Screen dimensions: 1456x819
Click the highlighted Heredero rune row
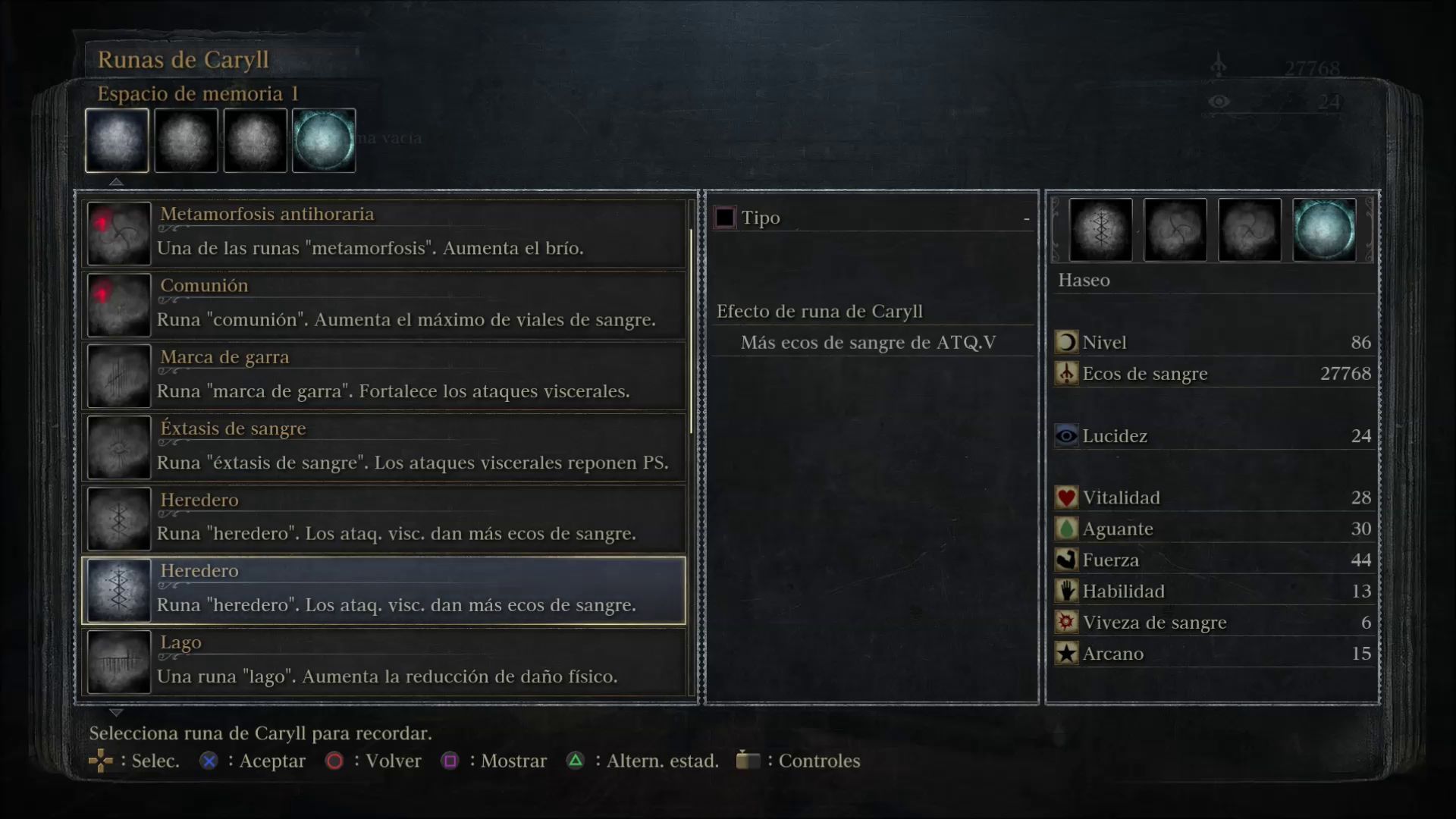(384, 591)
